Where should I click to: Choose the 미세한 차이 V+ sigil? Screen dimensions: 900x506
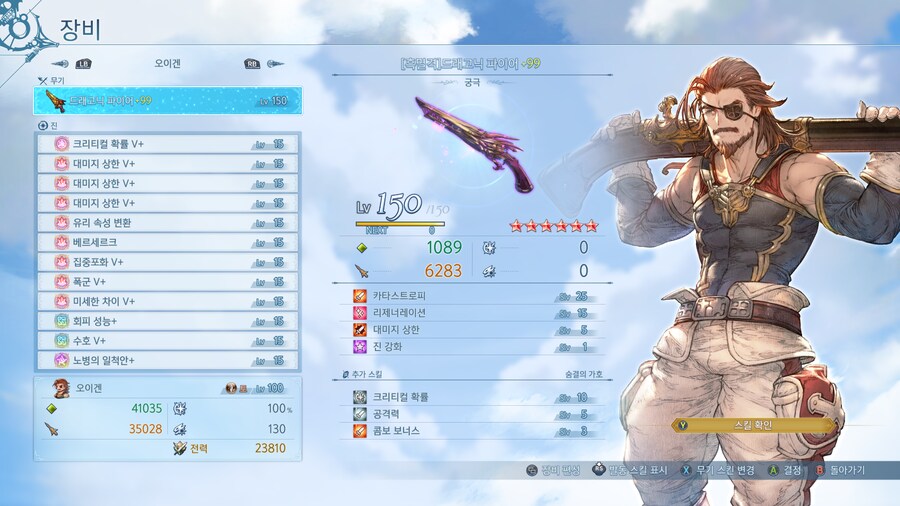(x=167, y=301)
